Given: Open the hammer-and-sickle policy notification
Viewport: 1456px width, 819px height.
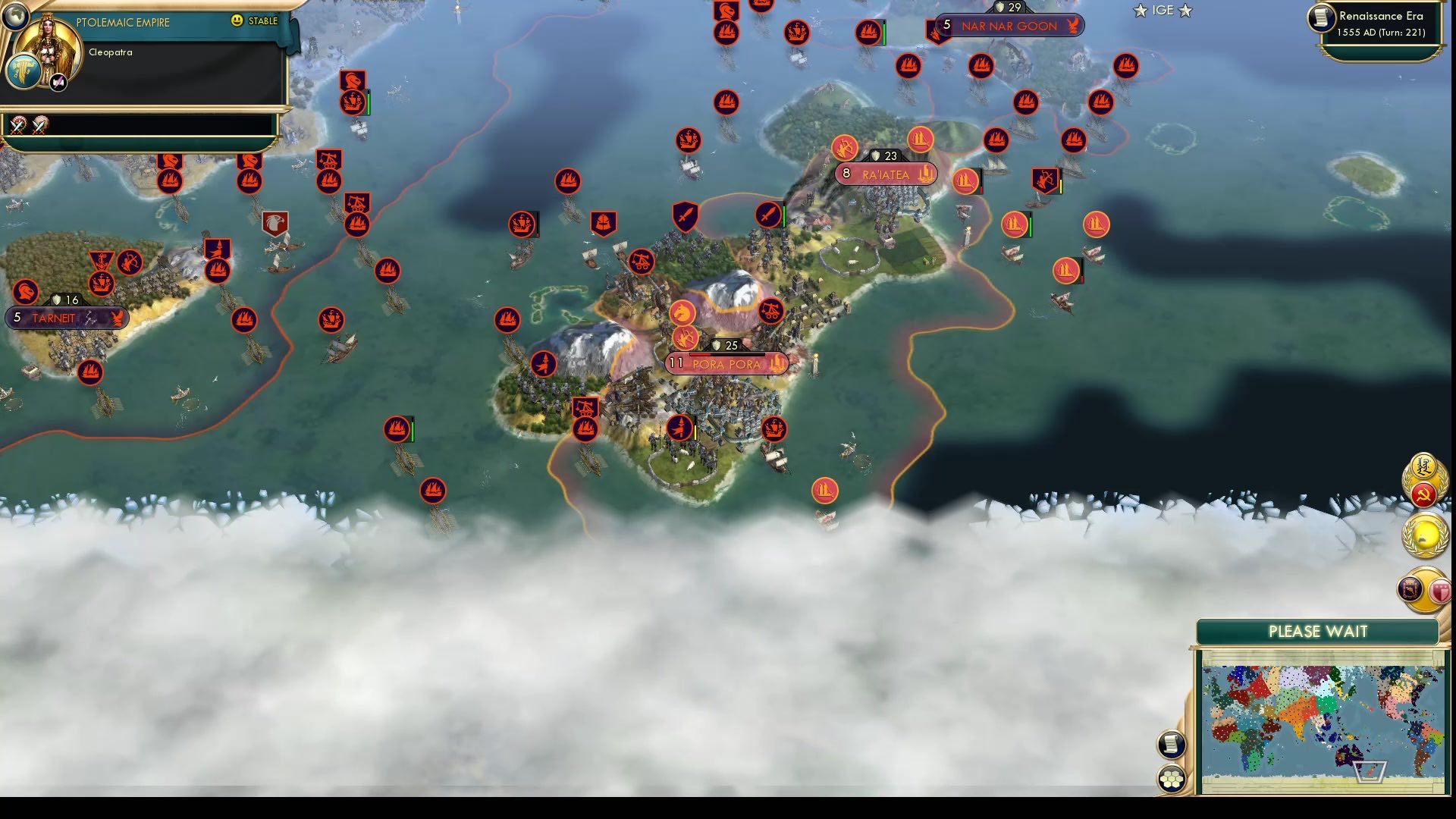Looking at the screenshot, I should pos(1423,493).
